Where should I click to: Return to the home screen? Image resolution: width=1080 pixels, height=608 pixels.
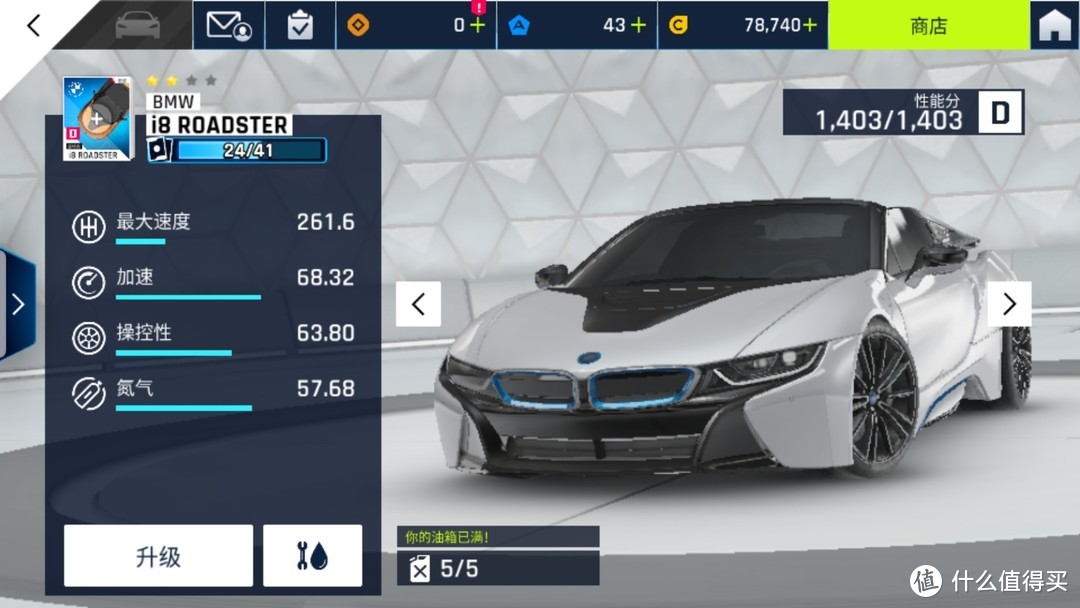[x=1054, y=26]
